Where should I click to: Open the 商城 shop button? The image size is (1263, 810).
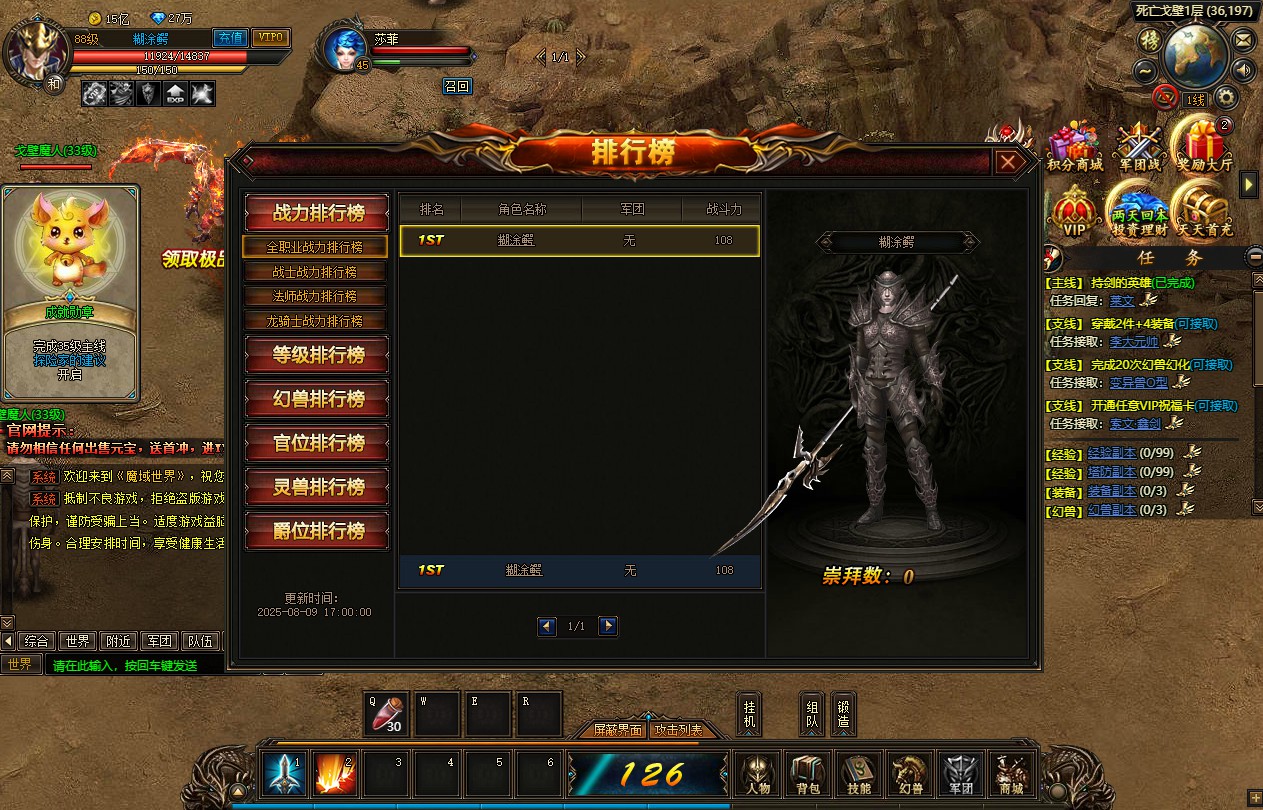1011,774
